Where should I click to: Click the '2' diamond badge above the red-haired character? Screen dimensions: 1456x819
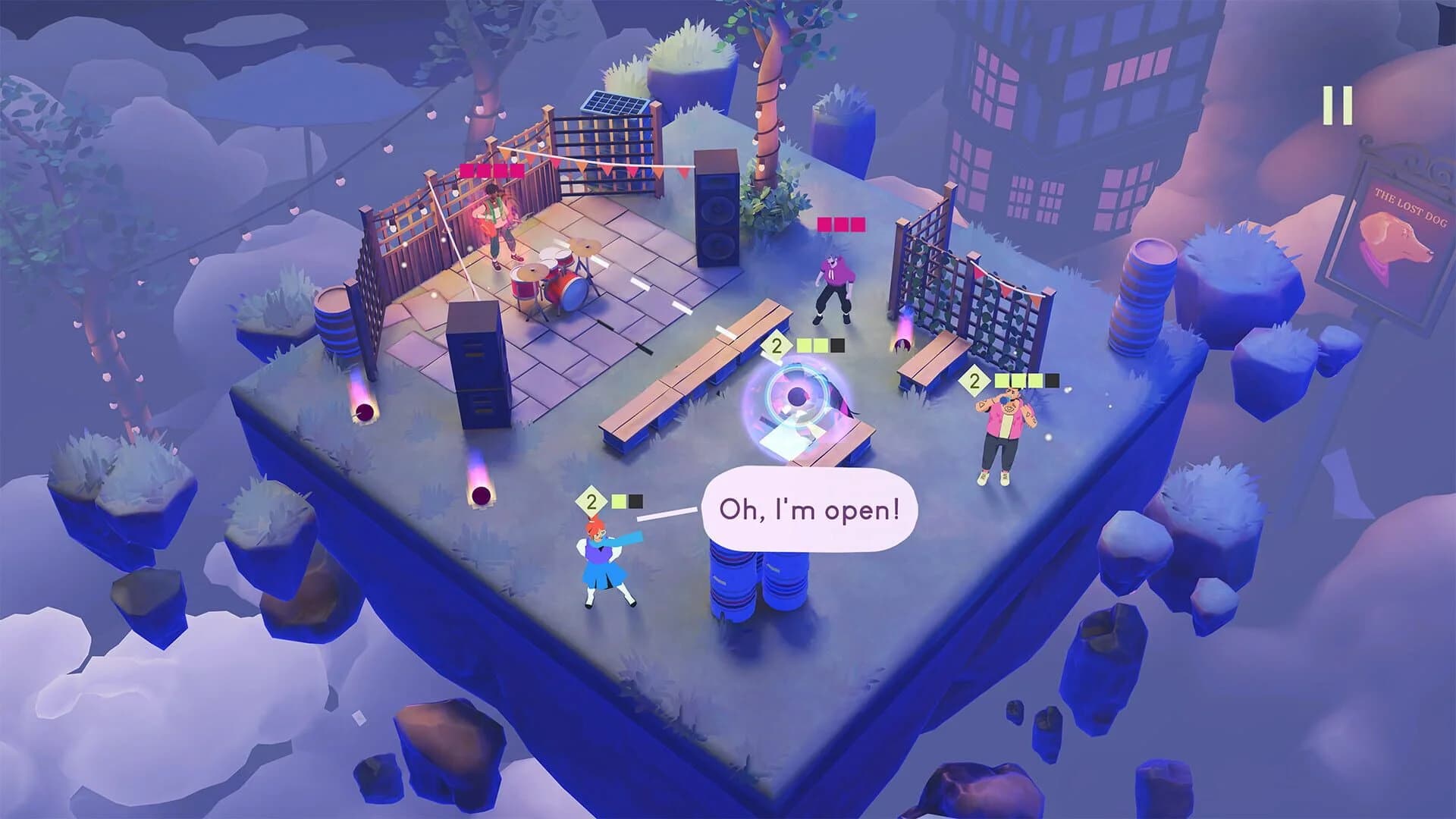pyautogui.click(x=590, y=500)
